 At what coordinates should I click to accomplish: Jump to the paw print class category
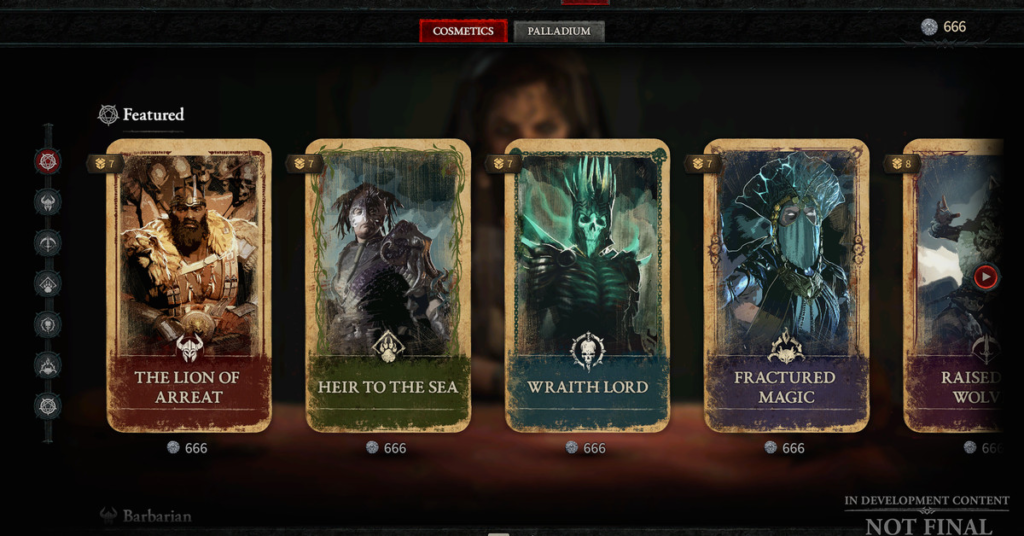click(47, 284)
